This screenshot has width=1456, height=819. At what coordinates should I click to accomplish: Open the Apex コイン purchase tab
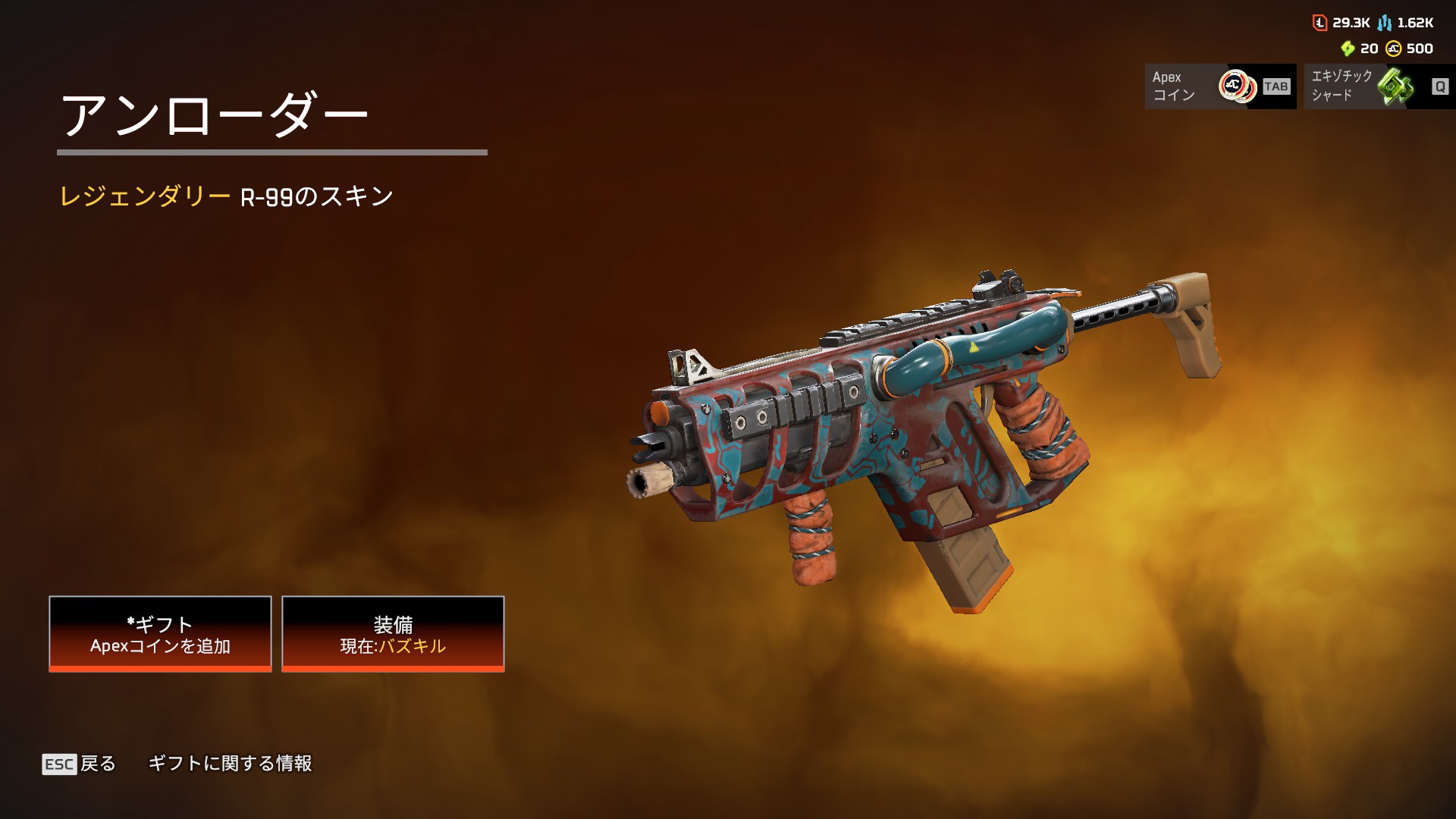pyautogui.click(x=1219, y=86)
